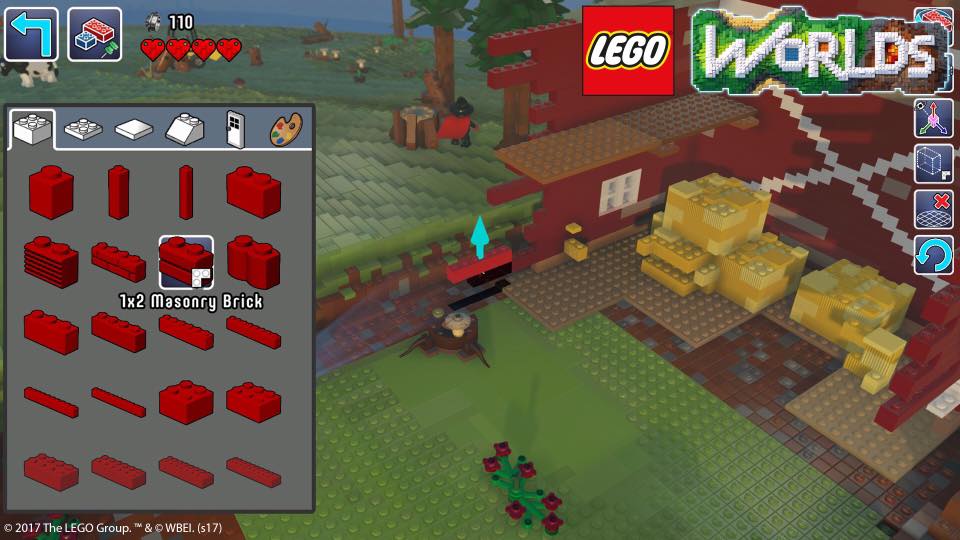Switch to the standard bricks tab
This screenshot has height=540, width=960.
click(x=33, y=128)
